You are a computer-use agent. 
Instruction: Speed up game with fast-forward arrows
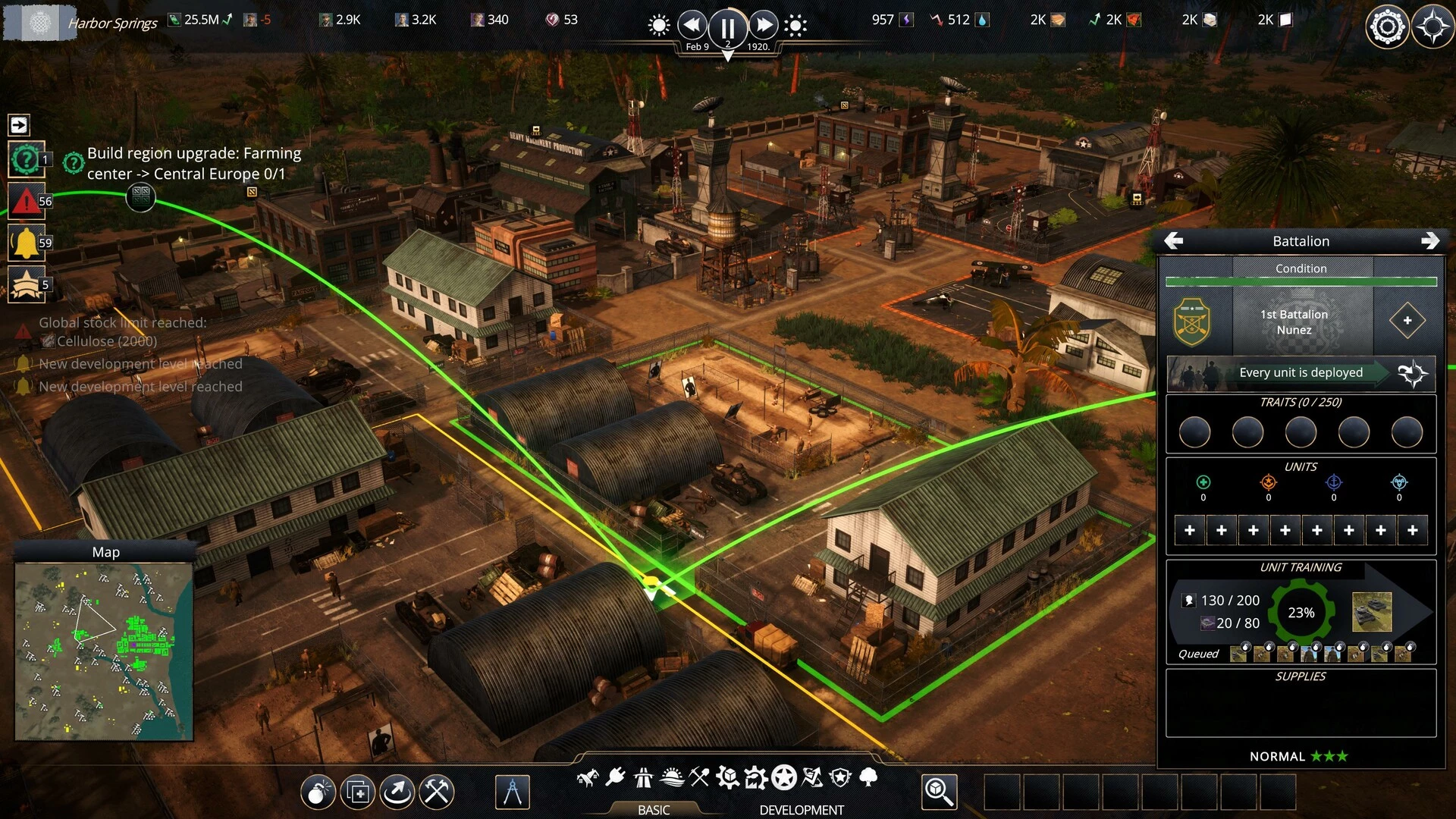coord(764,26)
